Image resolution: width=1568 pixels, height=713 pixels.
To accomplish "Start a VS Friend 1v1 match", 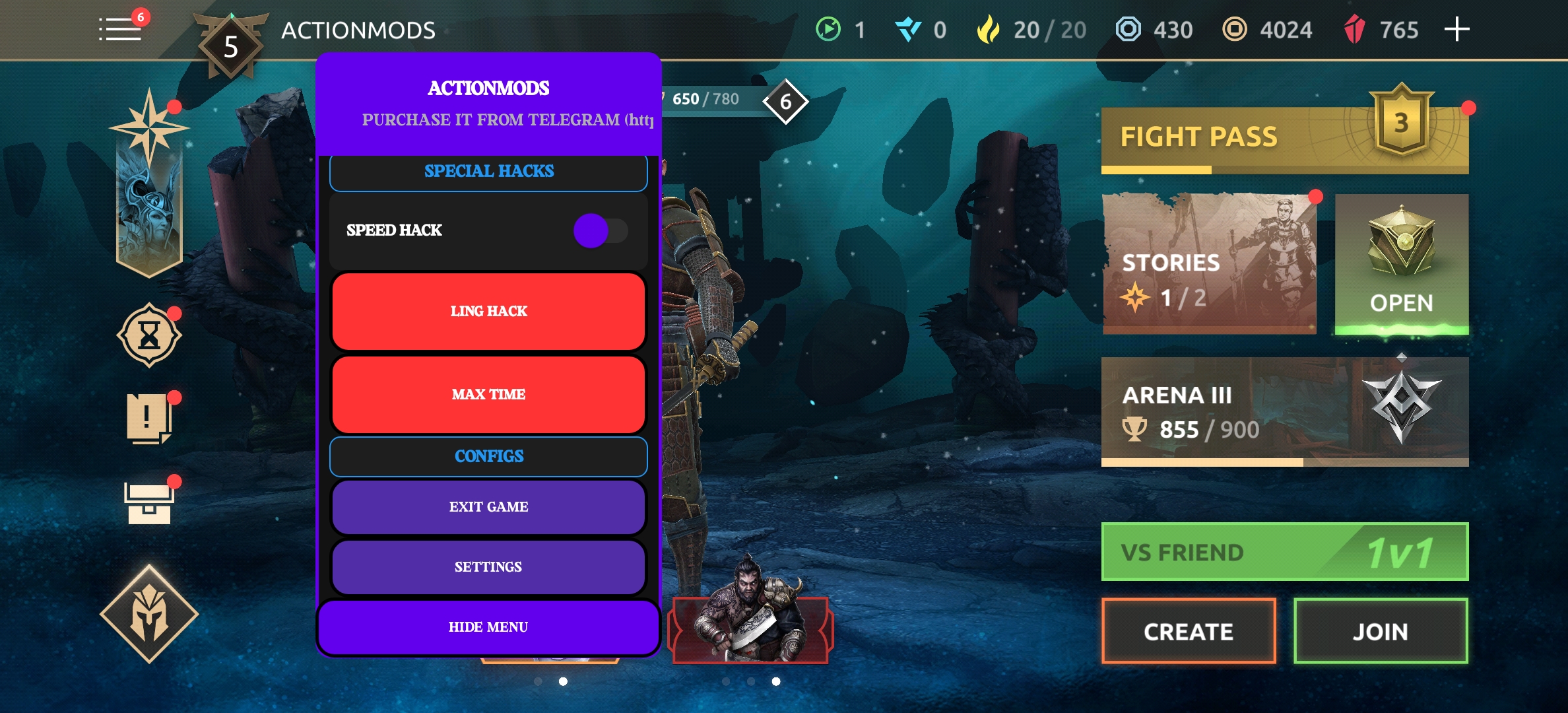I will (x=1284, y=552).
